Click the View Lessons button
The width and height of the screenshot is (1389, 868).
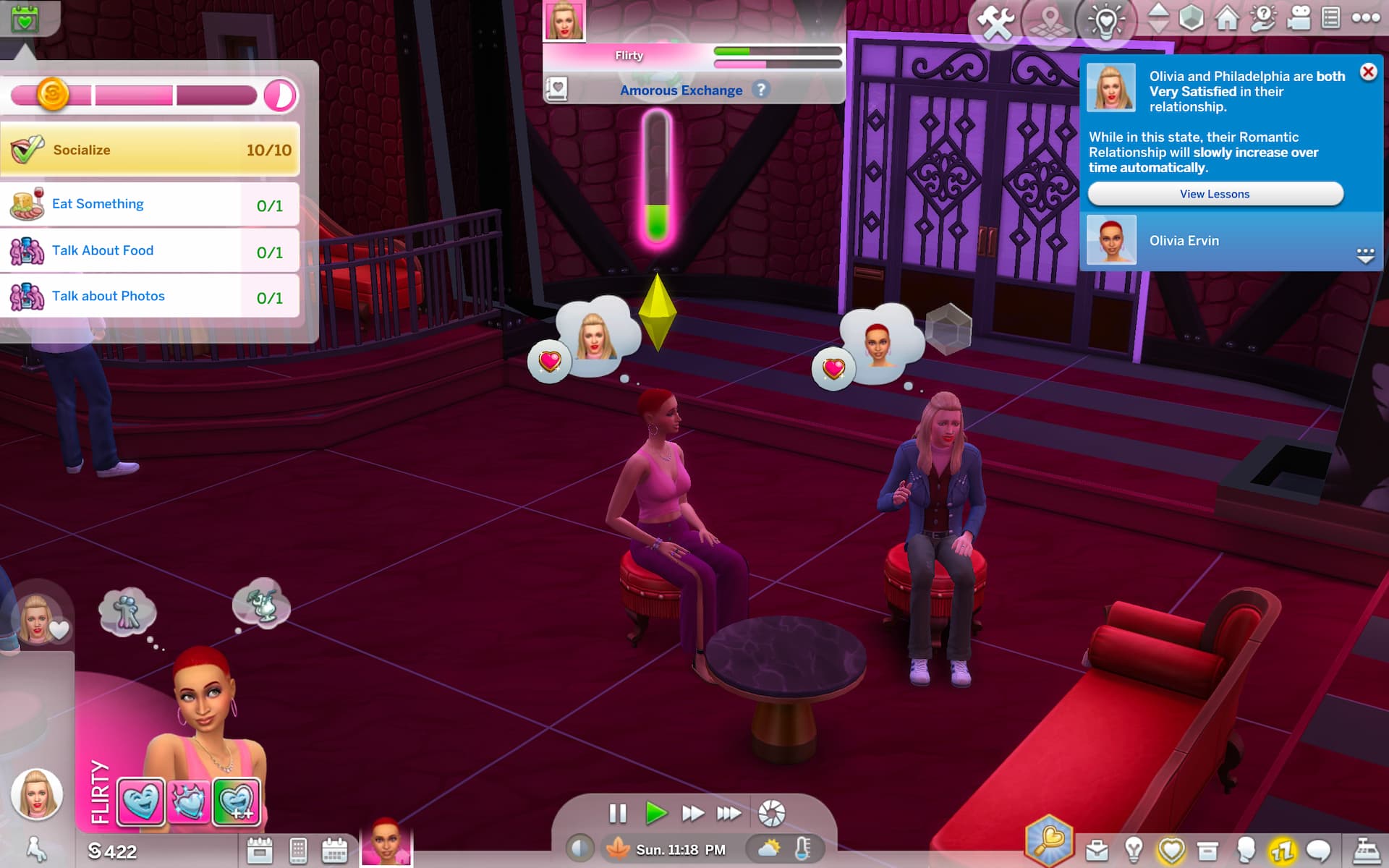(x=1215, y=194)
